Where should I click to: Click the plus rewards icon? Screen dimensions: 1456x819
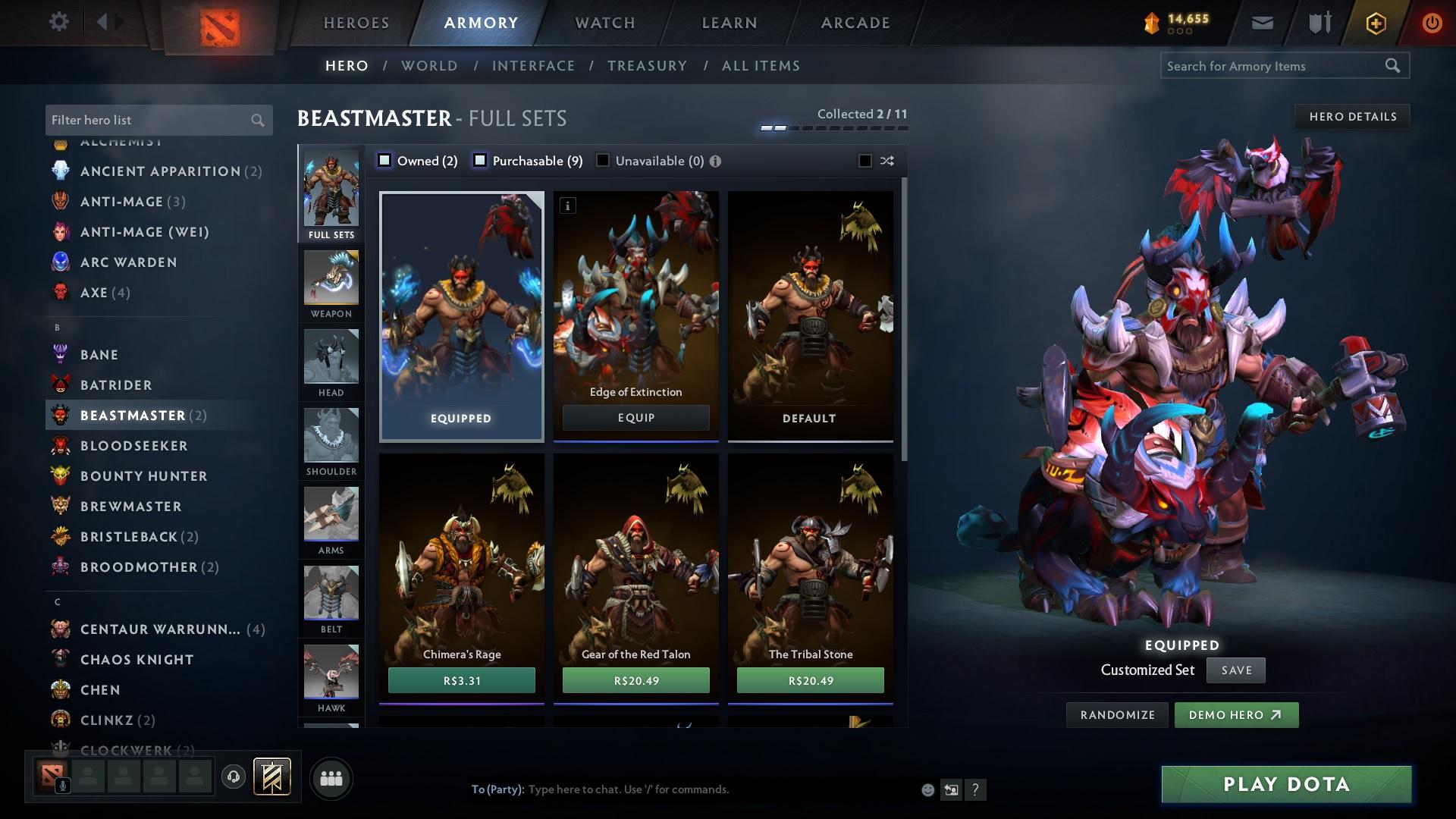(1375, 22)
